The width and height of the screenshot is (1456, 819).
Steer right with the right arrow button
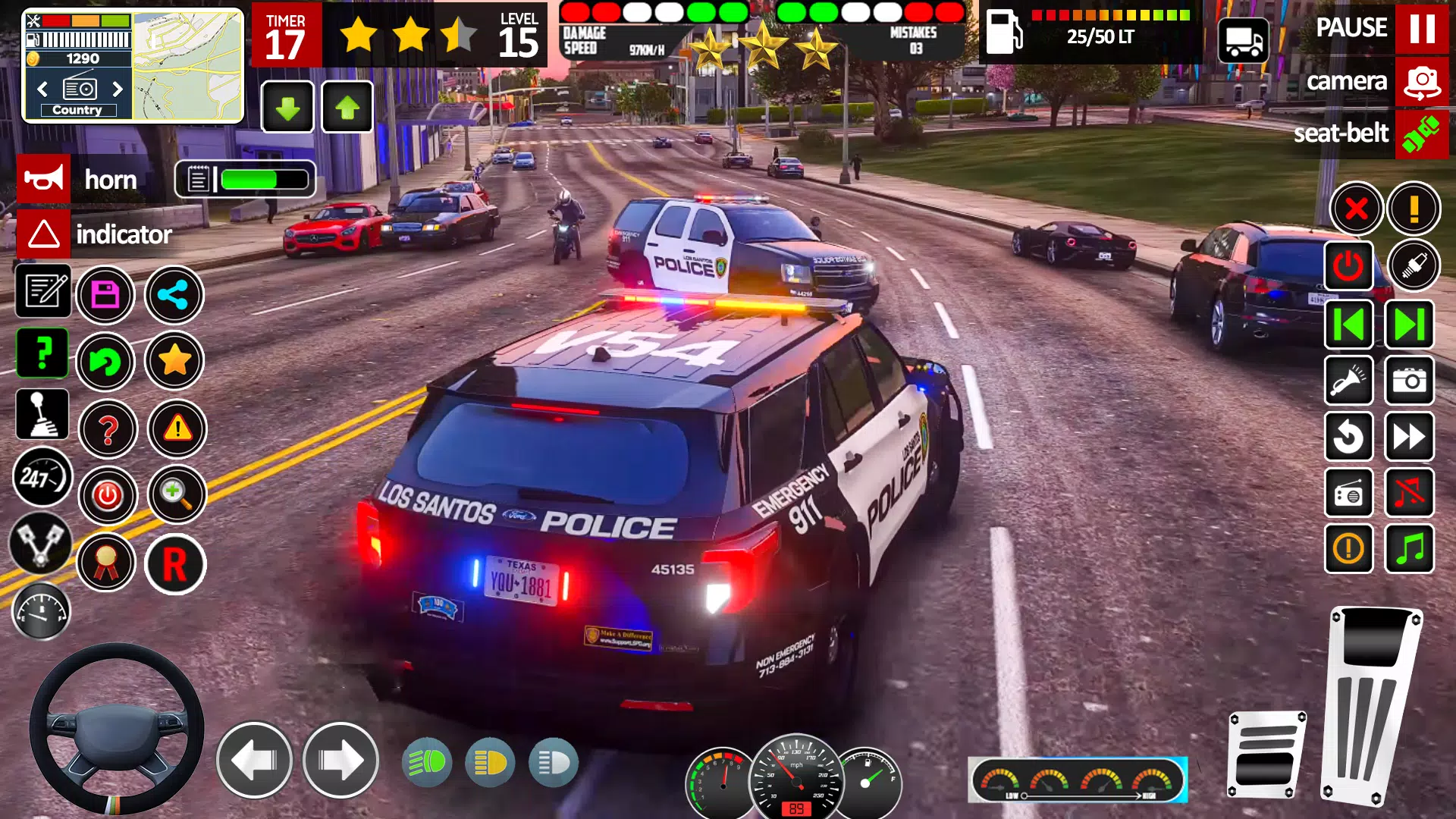tap(340, 761)
